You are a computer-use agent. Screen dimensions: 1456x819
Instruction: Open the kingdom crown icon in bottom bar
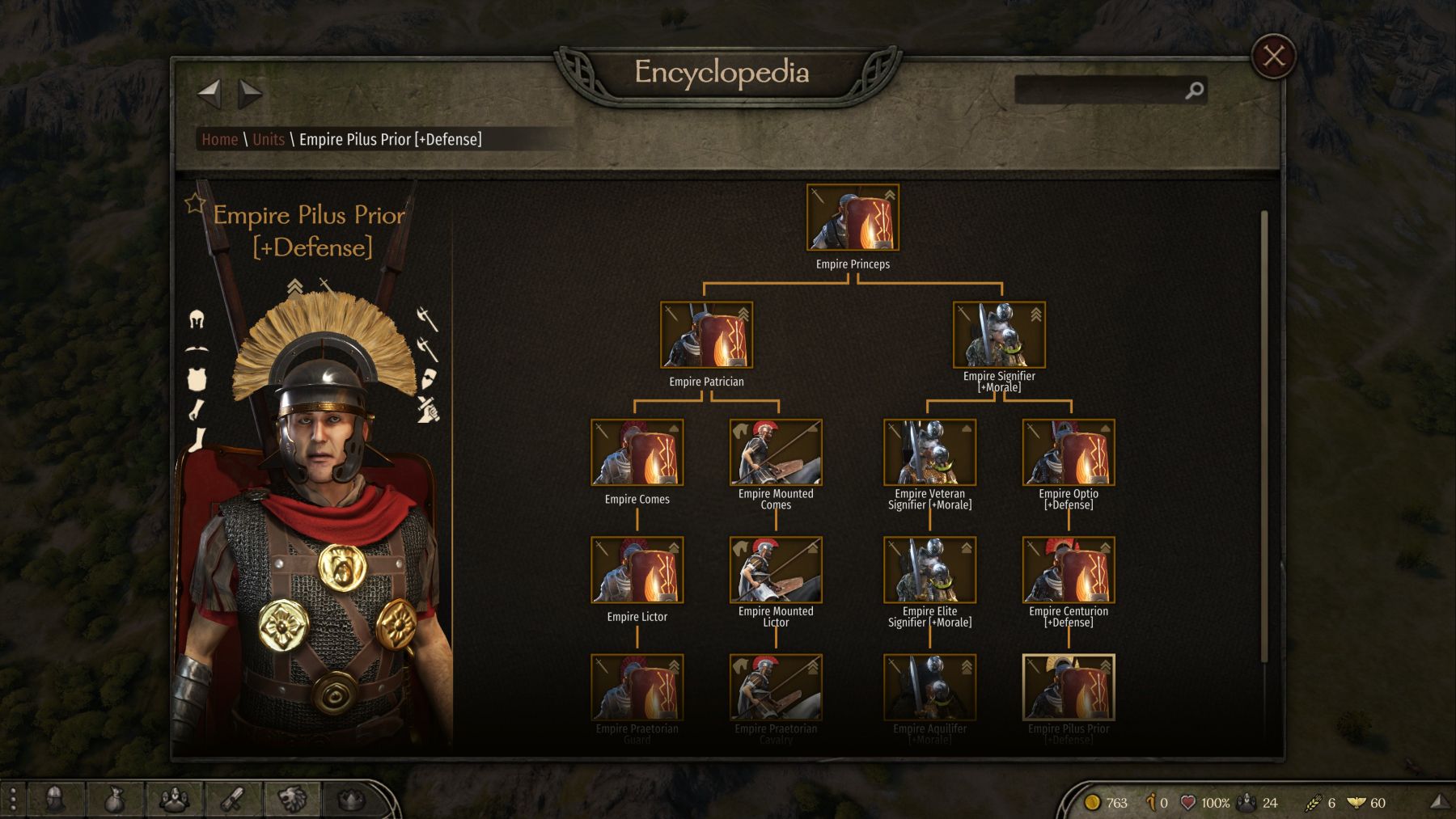pyautogui.click(x=350, y=800)
